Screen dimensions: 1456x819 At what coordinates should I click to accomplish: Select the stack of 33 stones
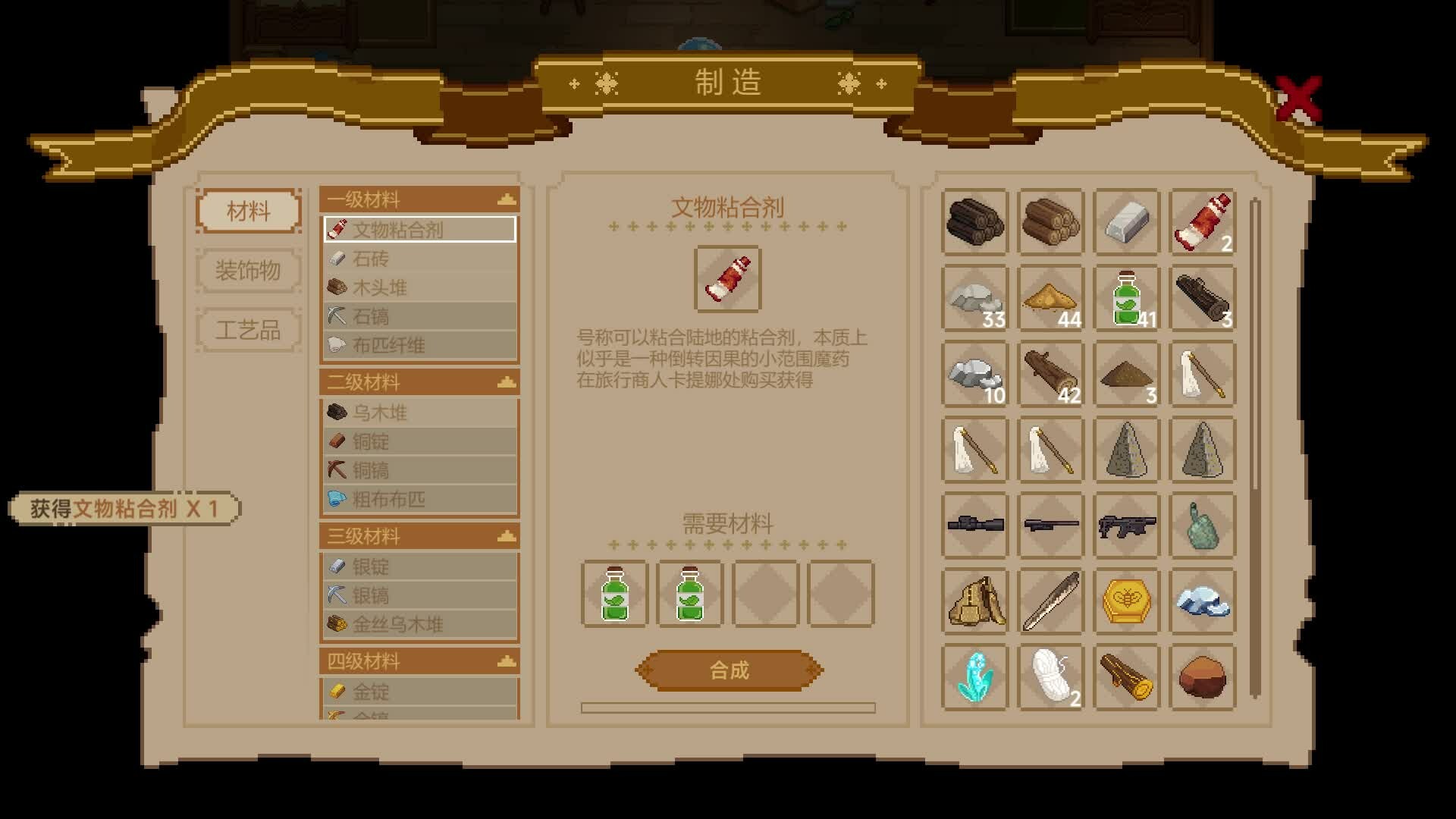974,297
